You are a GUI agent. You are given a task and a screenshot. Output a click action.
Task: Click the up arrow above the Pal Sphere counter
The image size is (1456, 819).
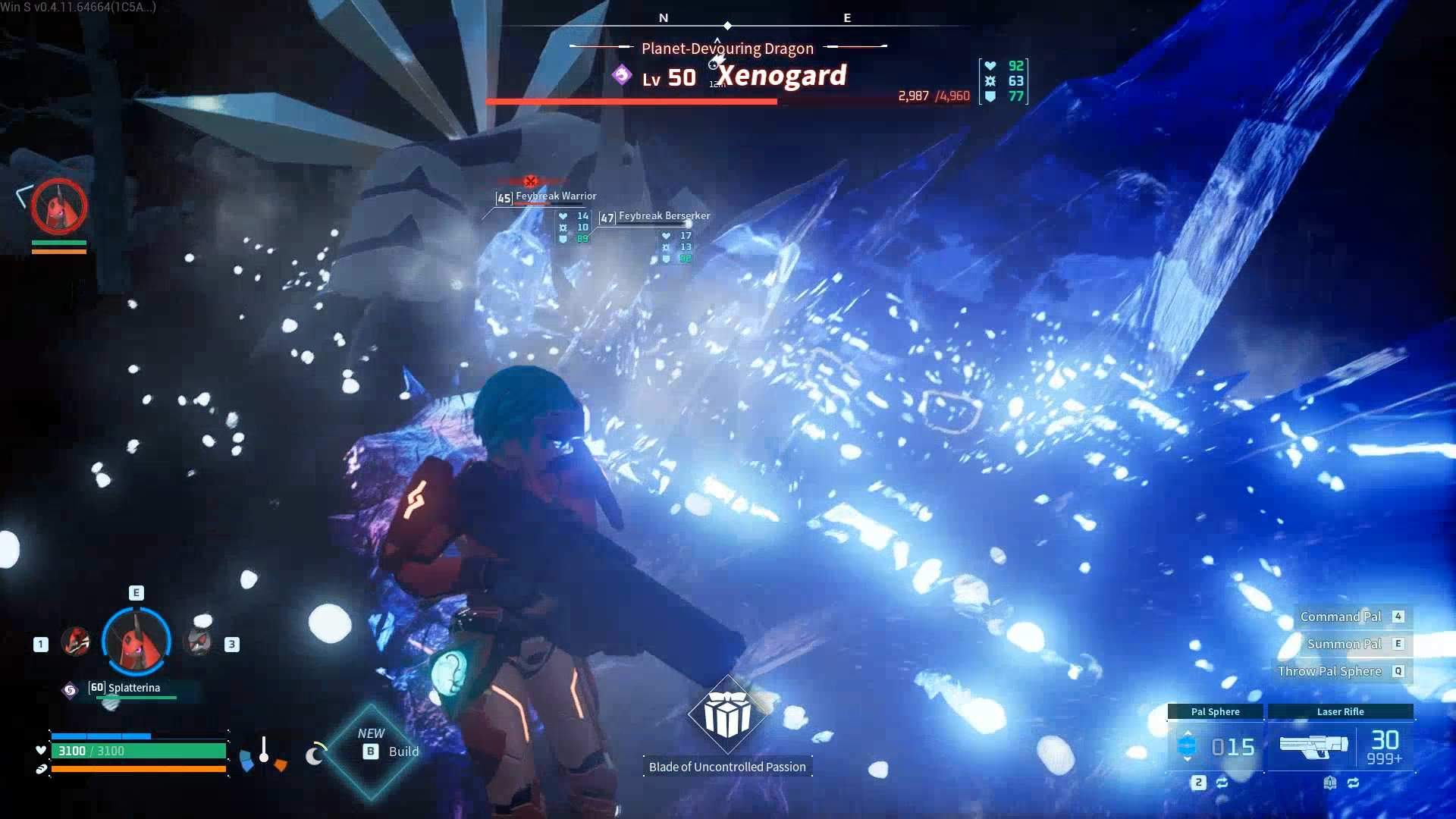click(x=1187, y=733)
